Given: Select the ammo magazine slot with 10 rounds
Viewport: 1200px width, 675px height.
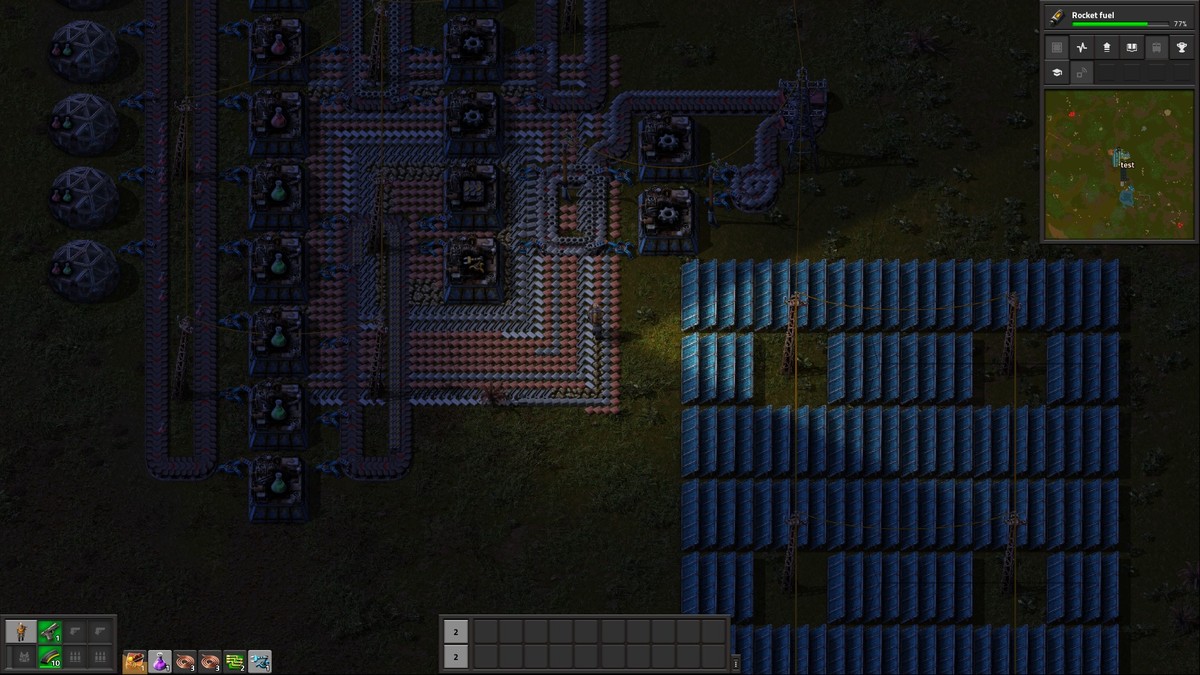Looking at the screenshot, I should click(x=50, y=657).
